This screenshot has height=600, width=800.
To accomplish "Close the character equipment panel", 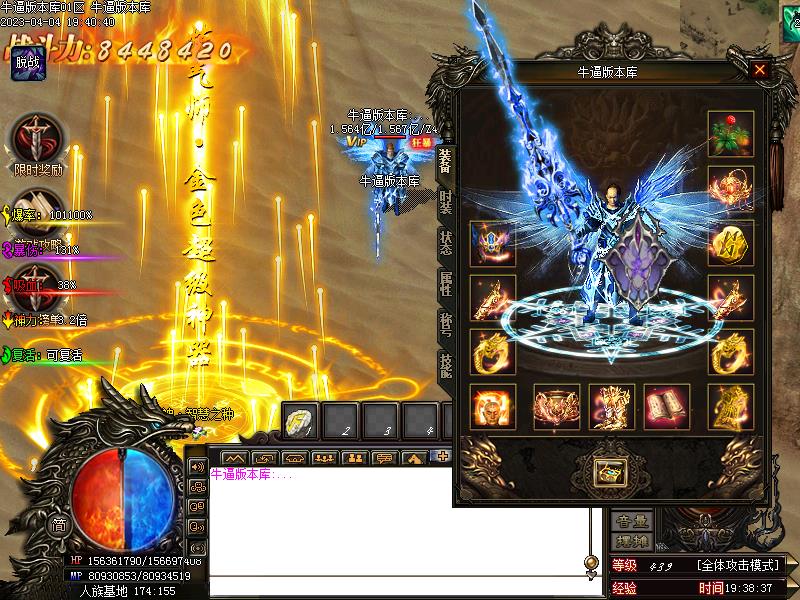I will [x=760, y=70].
